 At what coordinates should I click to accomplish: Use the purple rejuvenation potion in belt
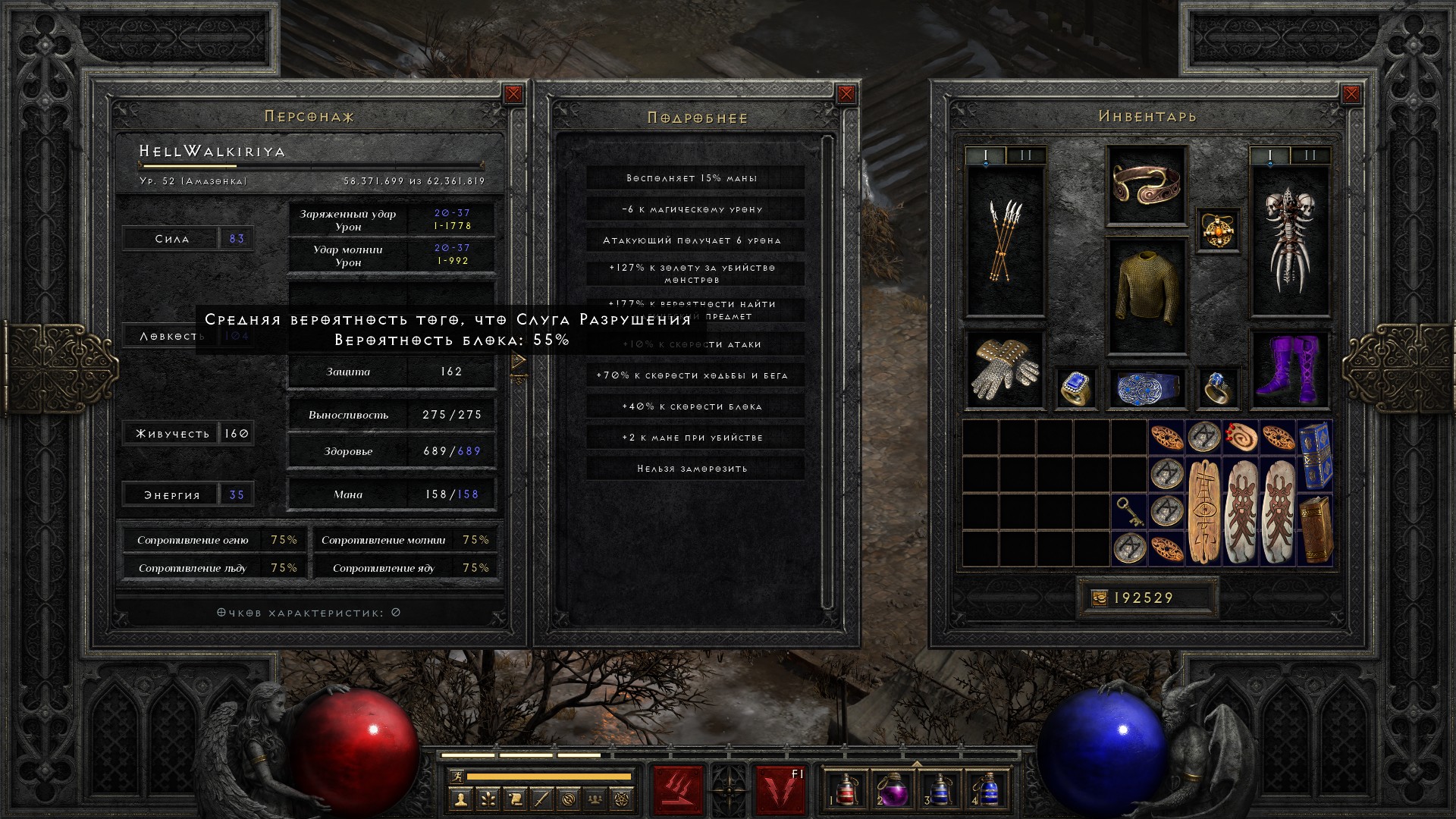pyautogui.click(x=891, y=789)
